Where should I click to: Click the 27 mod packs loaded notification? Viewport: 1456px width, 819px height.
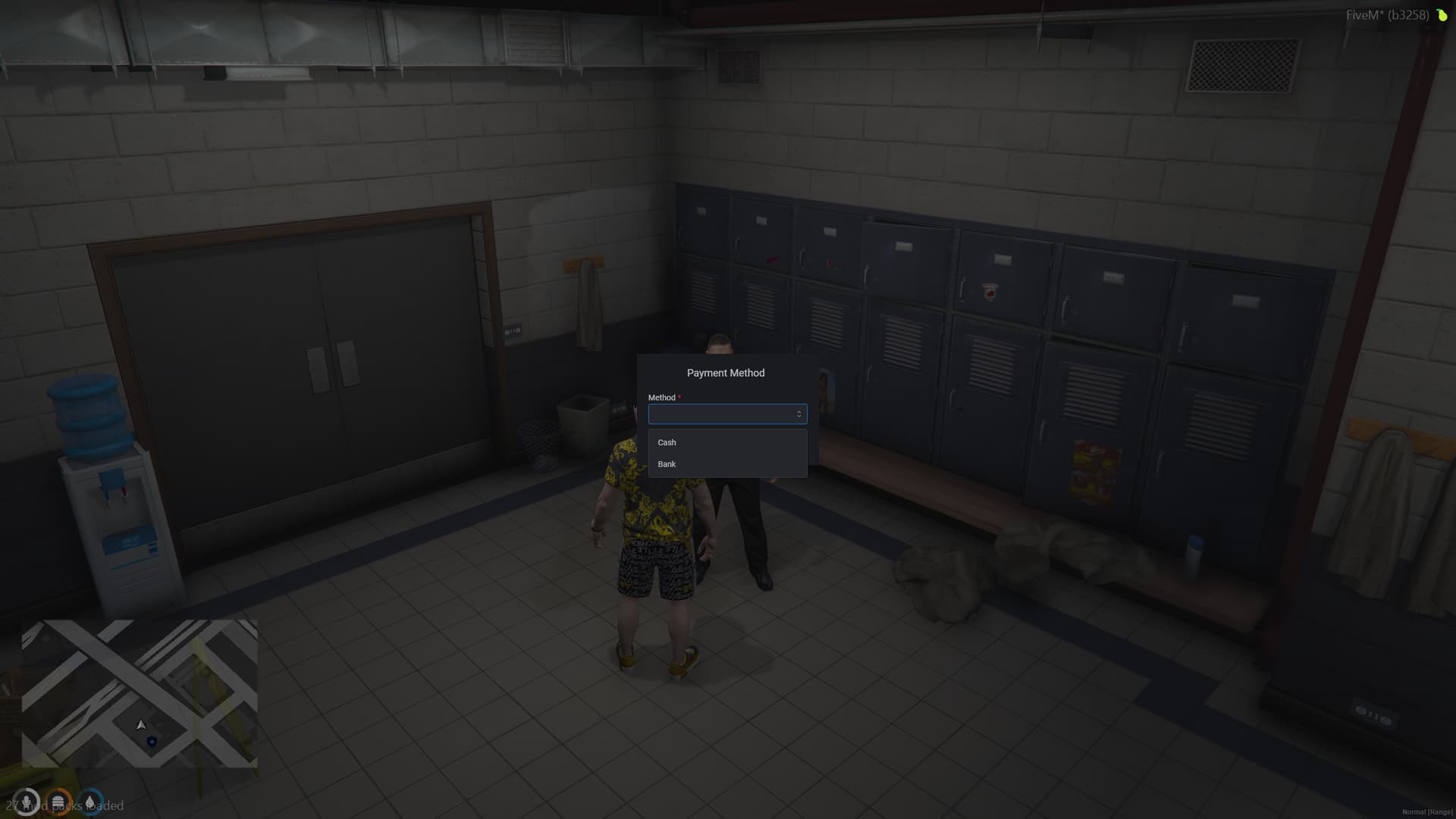64,806
